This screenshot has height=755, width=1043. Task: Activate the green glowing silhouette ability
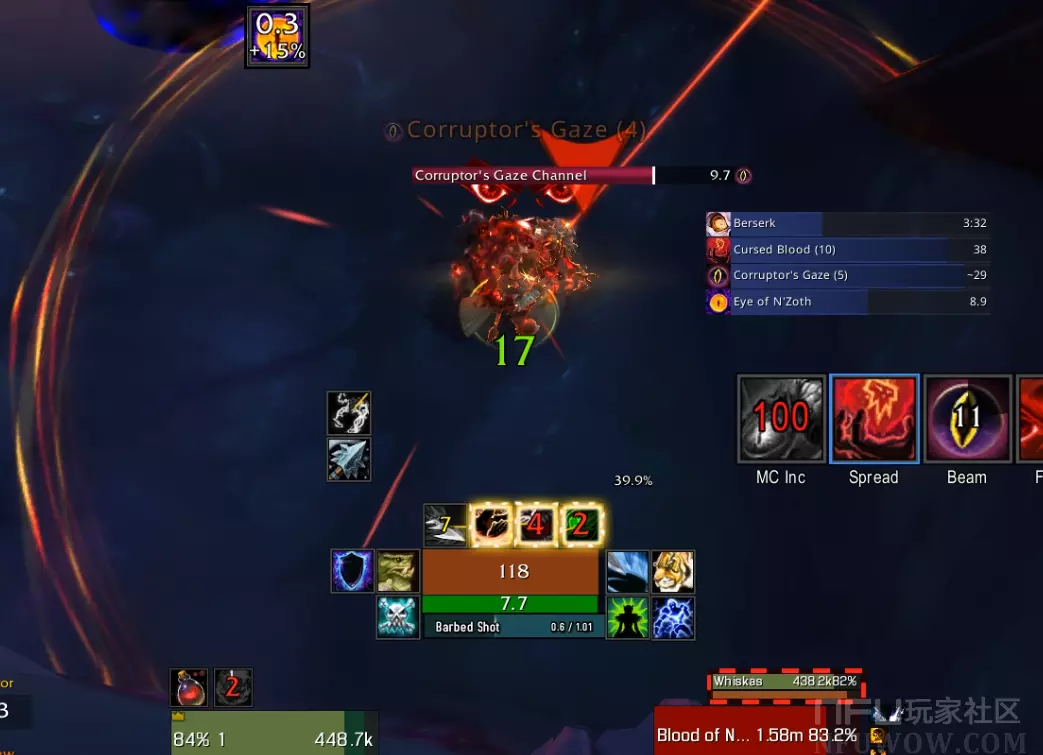pos(628,617)
